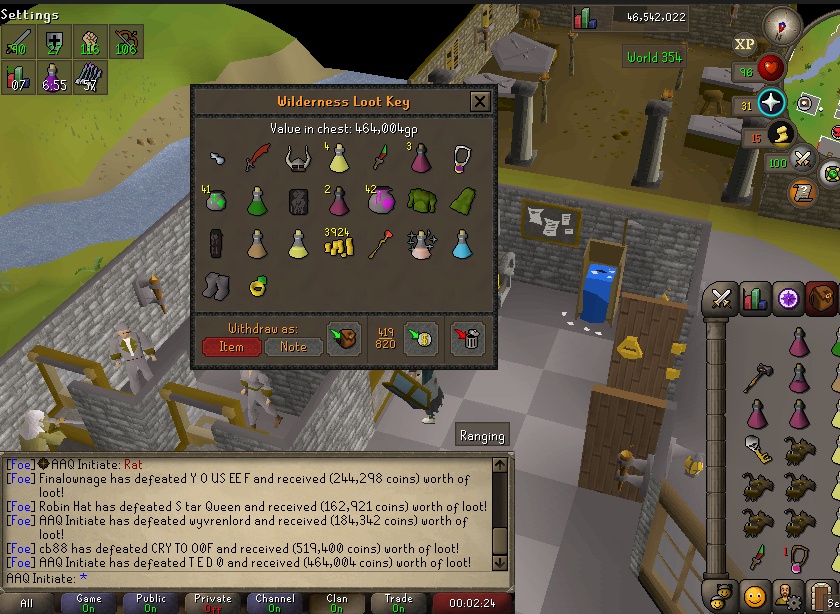840x614 pixels.
Task: Withdraw all loot to inventory backpack
Action: pos(343,339)
